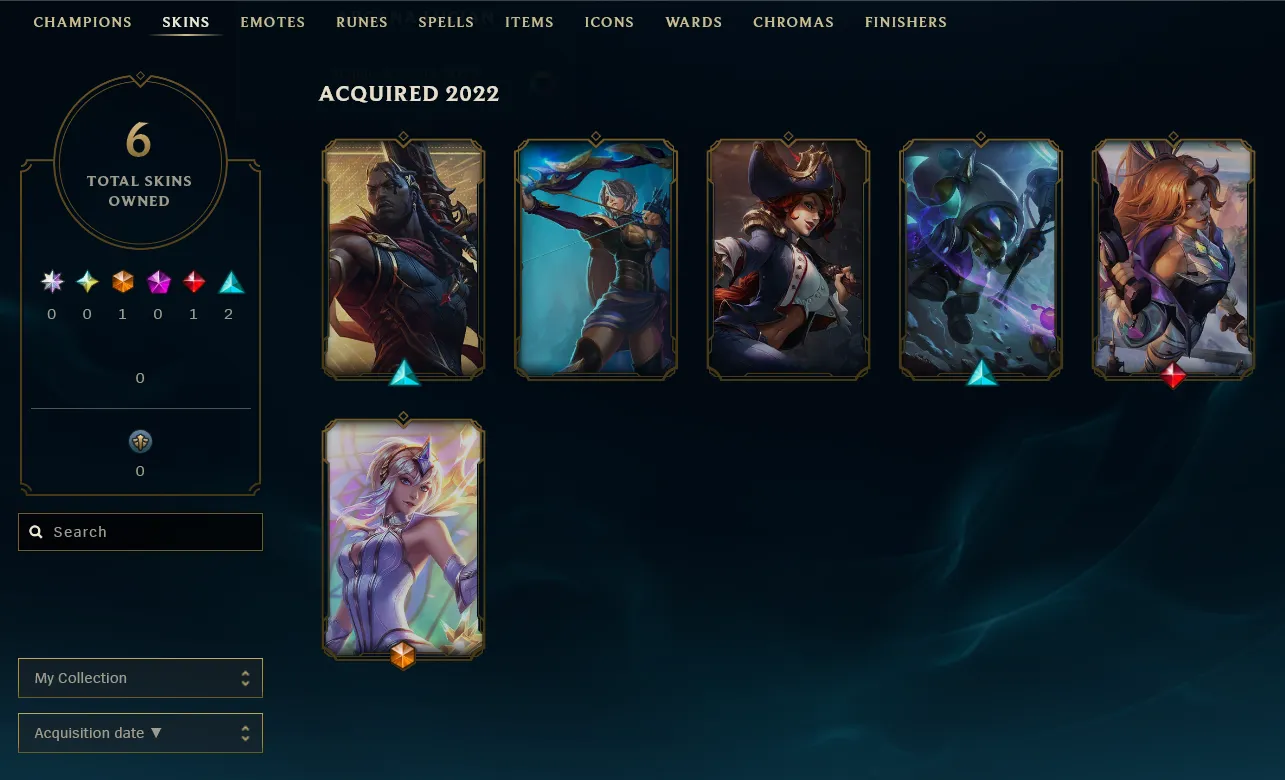
Task: Toggle the sort direction arrow next to Acquisition date
Action: pos(156,733)
